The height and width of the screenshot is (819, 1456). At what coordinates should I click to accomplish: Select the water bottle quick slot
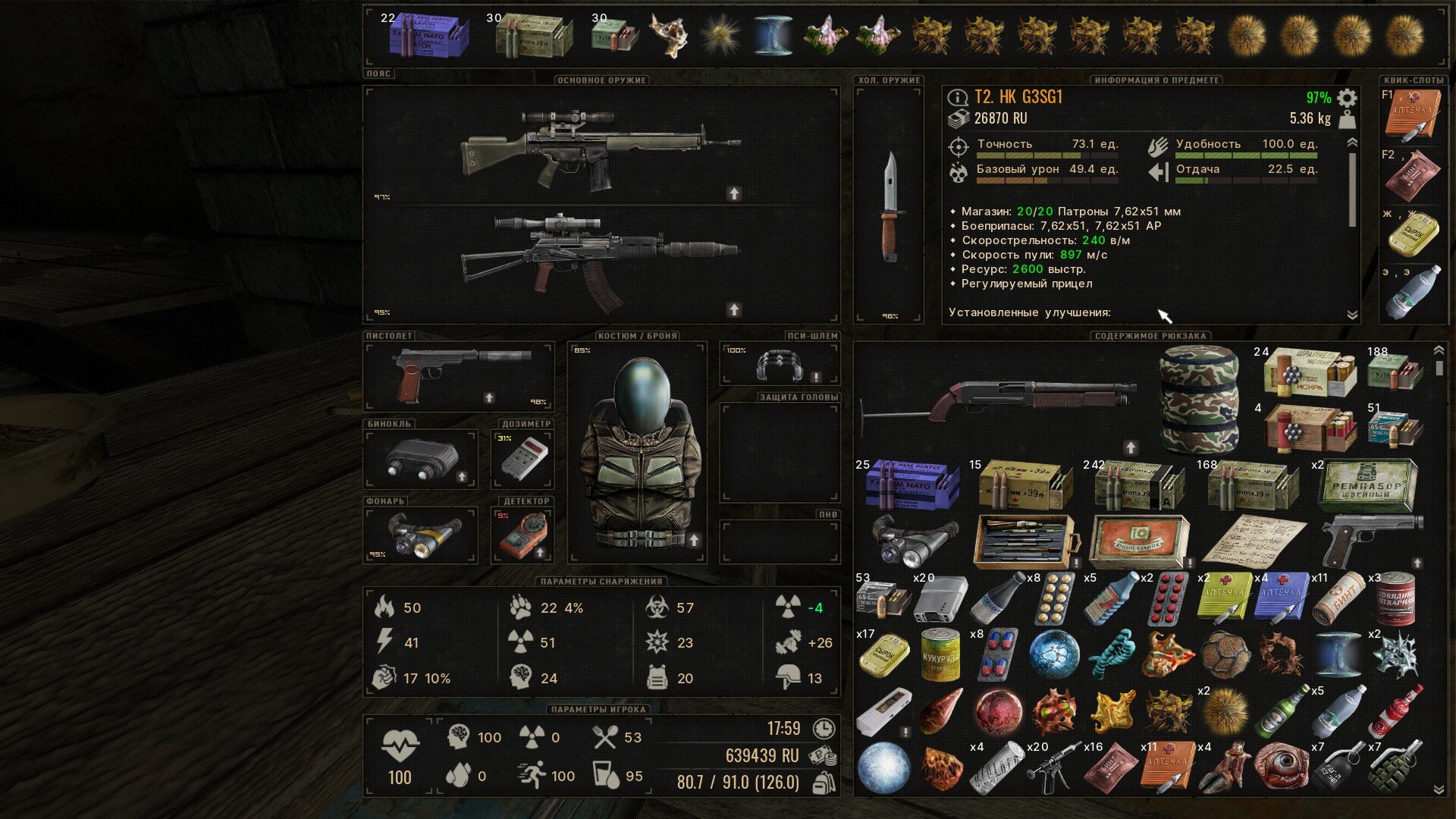(1412, 292)
